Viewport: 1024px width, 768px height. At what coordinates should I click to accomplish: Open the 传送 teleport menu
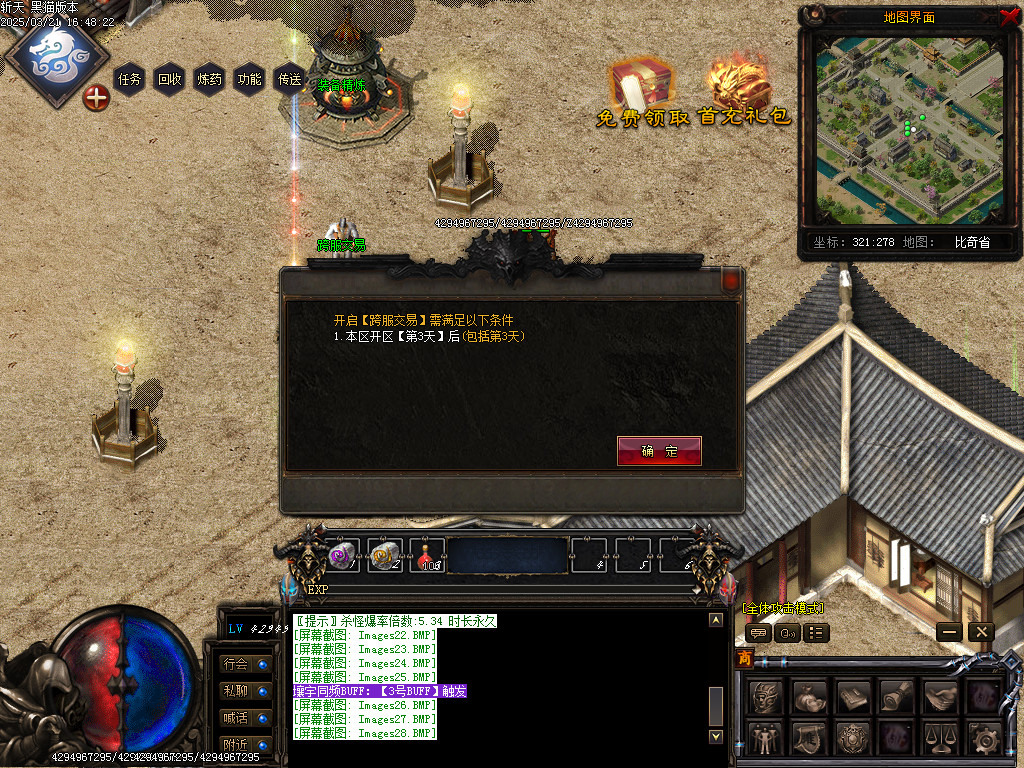(x=289, y=79)
